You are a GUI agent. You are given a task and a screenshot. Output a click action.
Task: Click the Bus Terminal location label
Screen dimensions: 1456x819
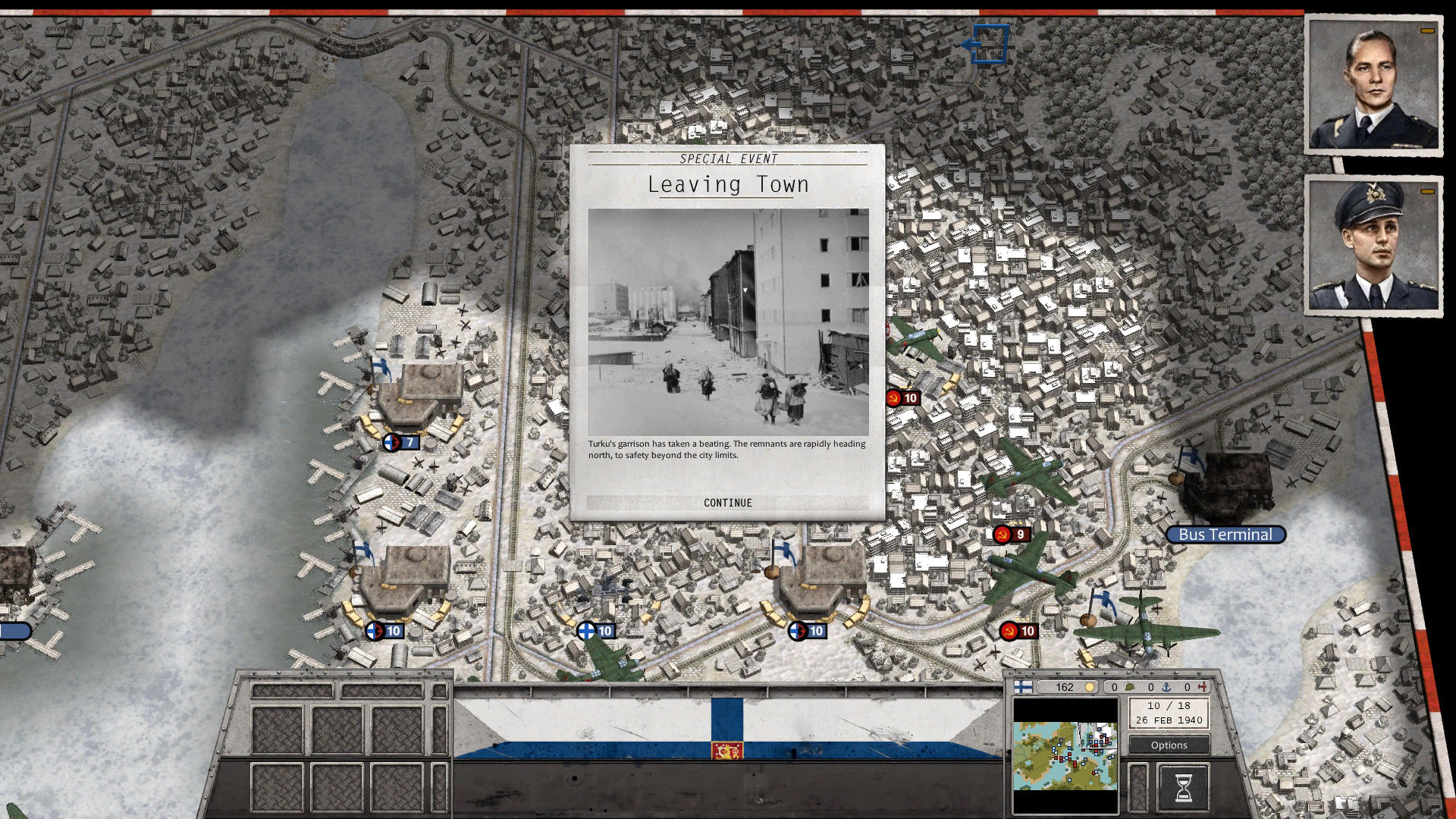[x=1225, y=534]
